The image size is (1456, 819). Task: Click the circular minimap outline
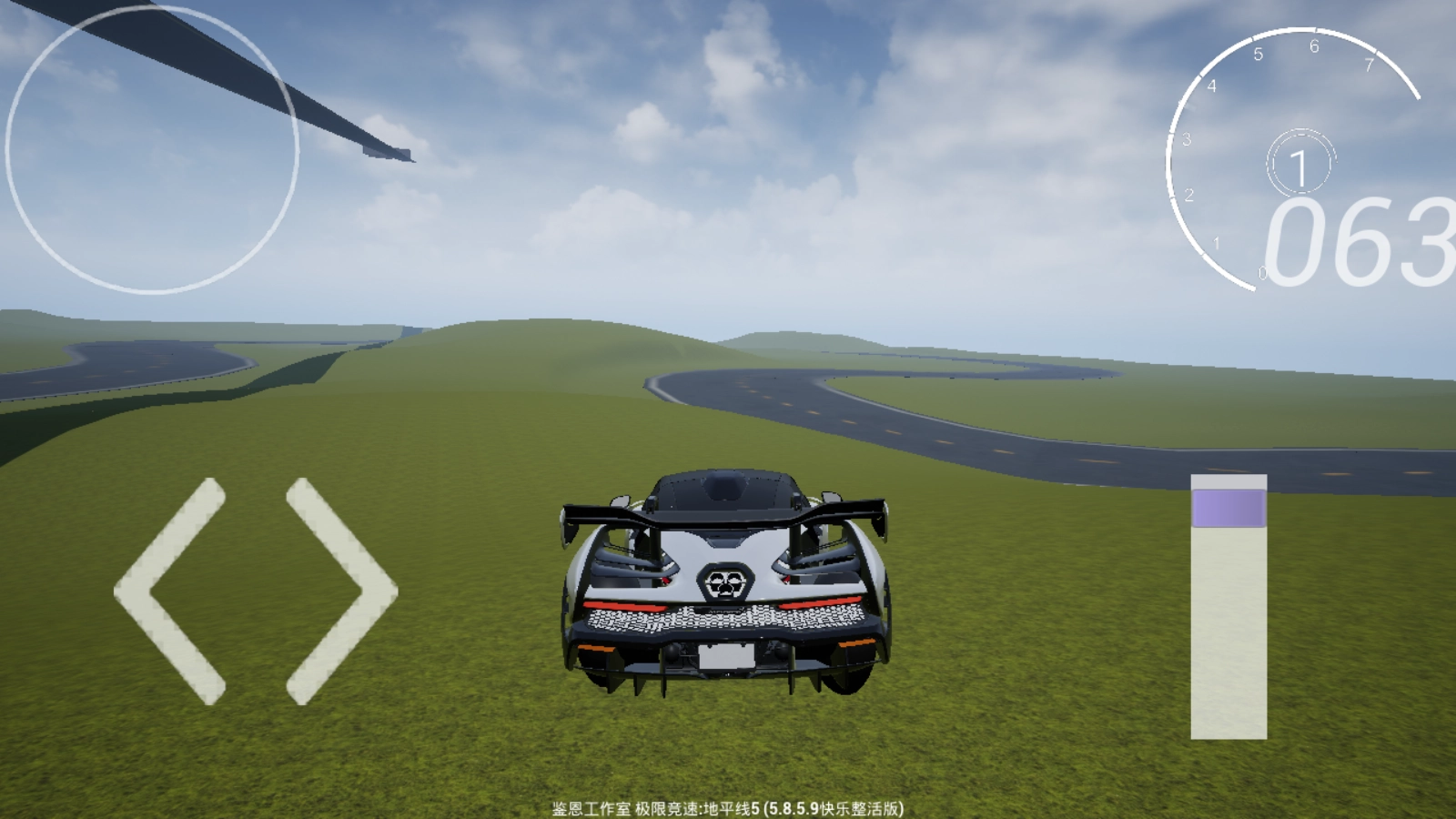tap(152, 149)
